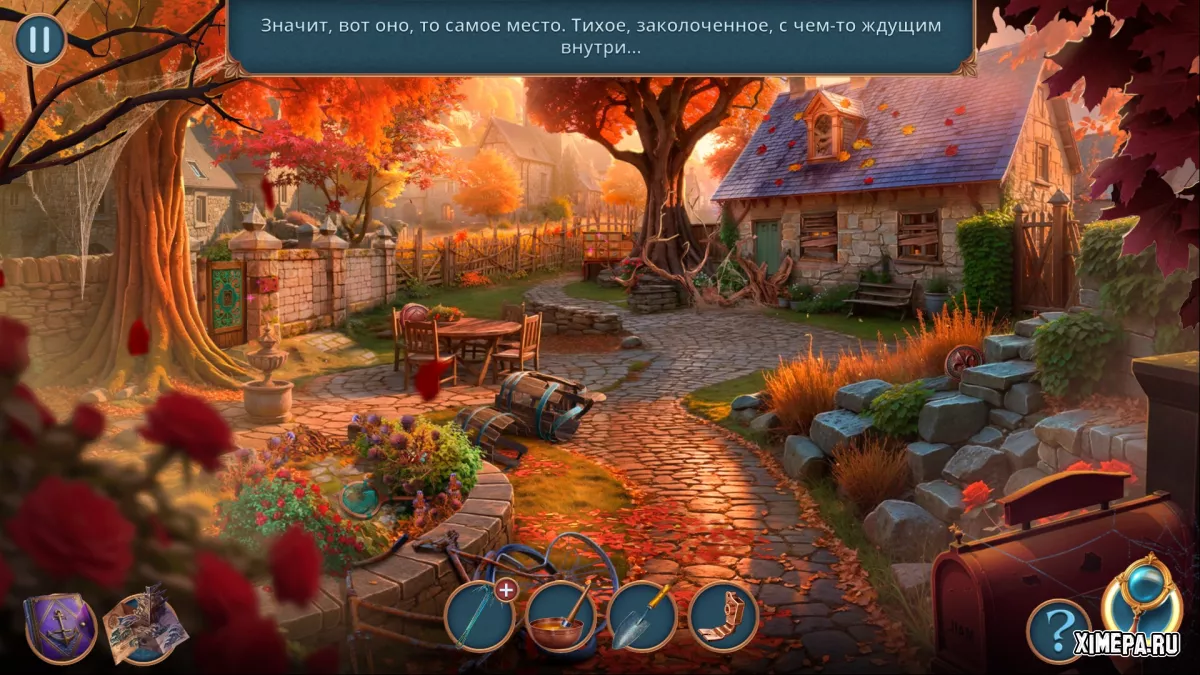Open the purple anchor journal book
This screenshot has height=675, width=1200.
click(x=60, y=627)
